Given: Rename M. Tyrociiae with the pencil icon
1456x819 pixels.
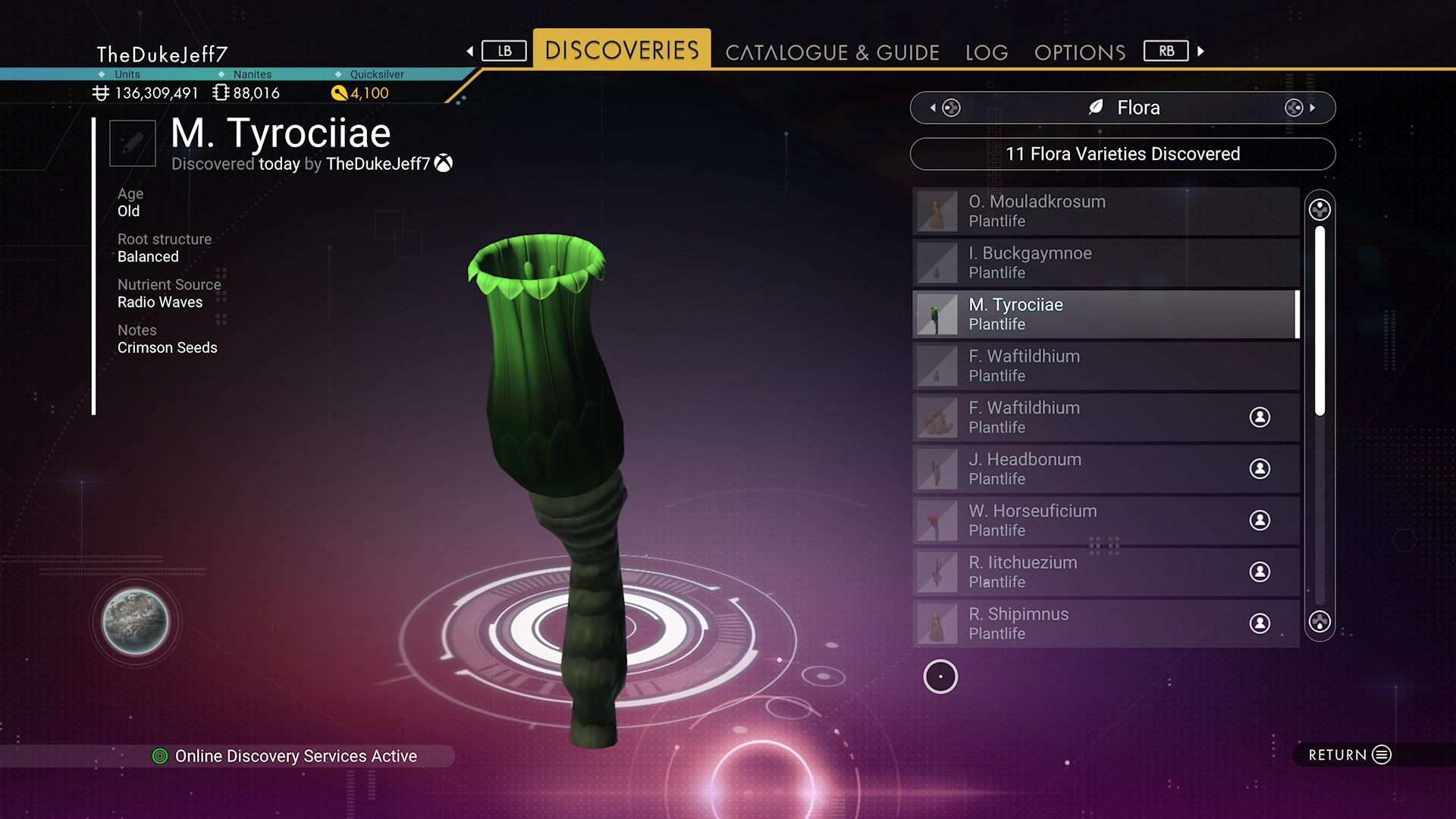Looking at the screenshot, I should (x=133, y=143).
